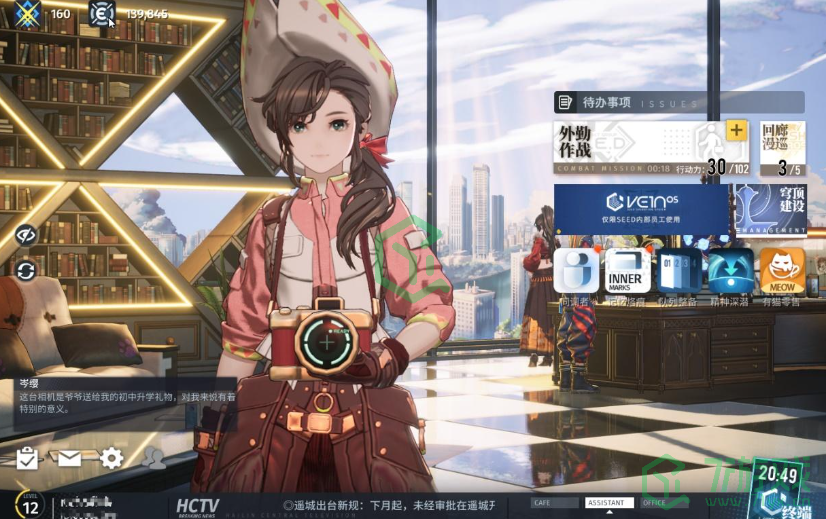Switch to the CAFE view tab

click(x=555, y=503)
